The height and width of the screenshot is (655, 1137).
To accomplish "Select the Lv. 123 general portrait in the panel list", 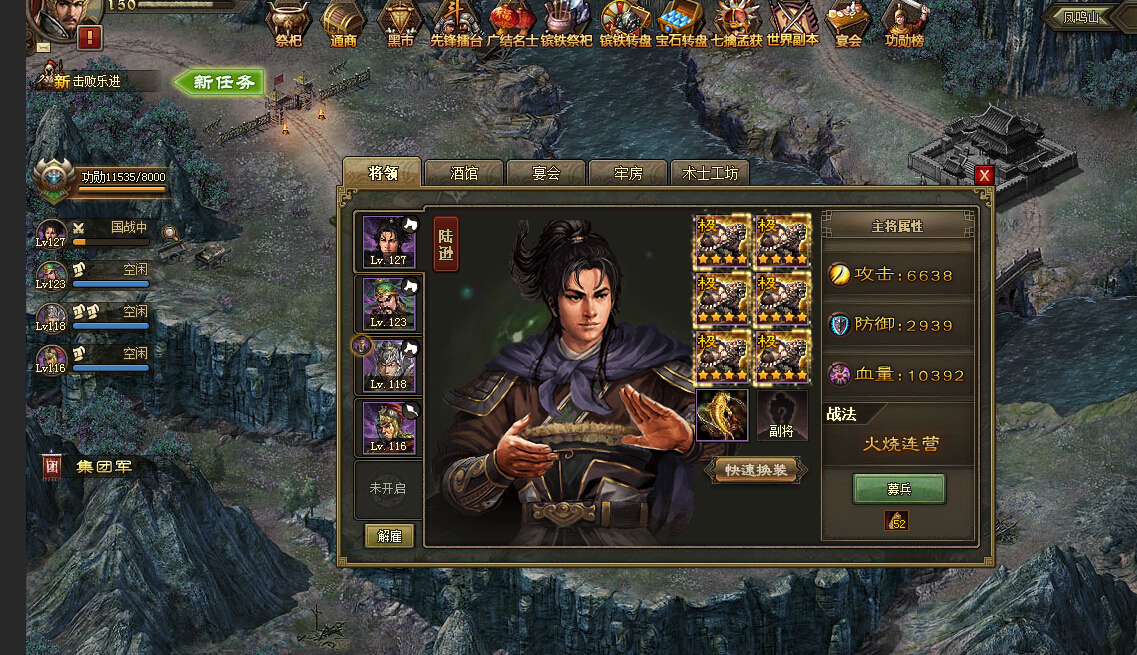I will (389, 304).
